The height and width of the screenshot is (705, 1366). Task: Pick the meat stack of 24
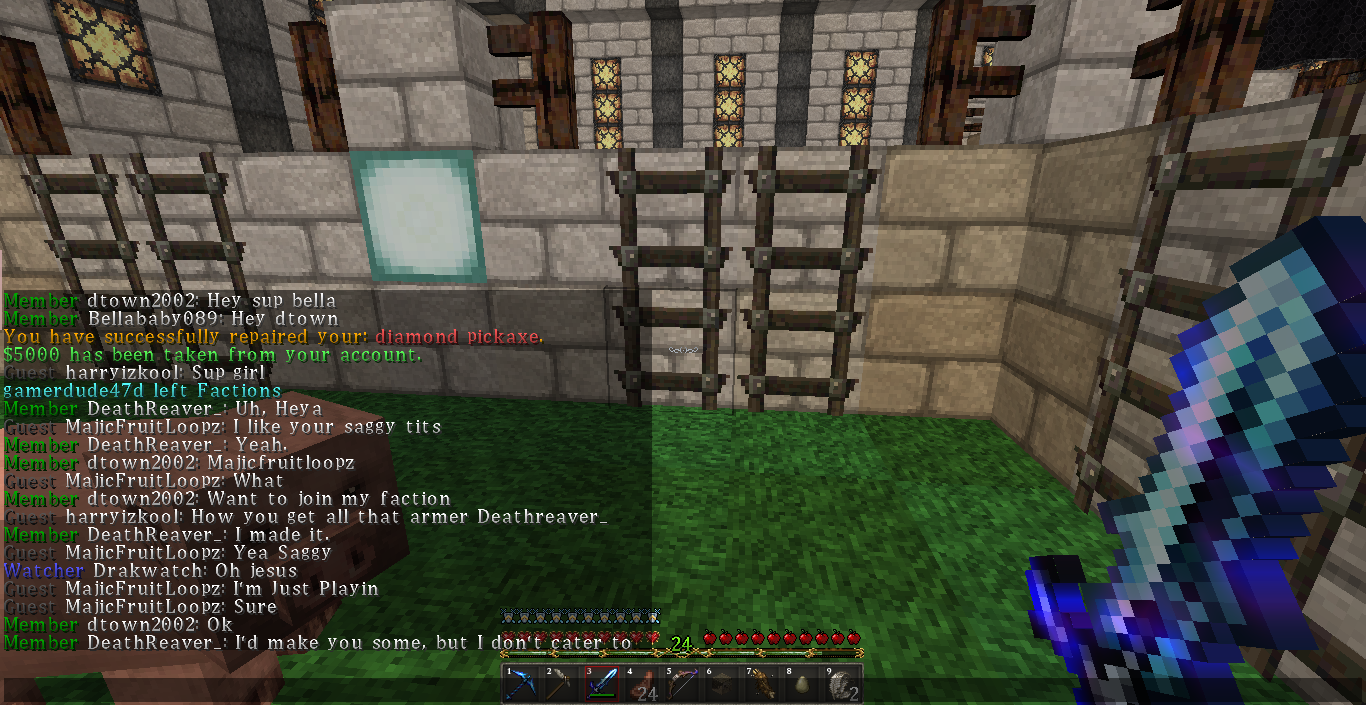click(x=642, y=685)
